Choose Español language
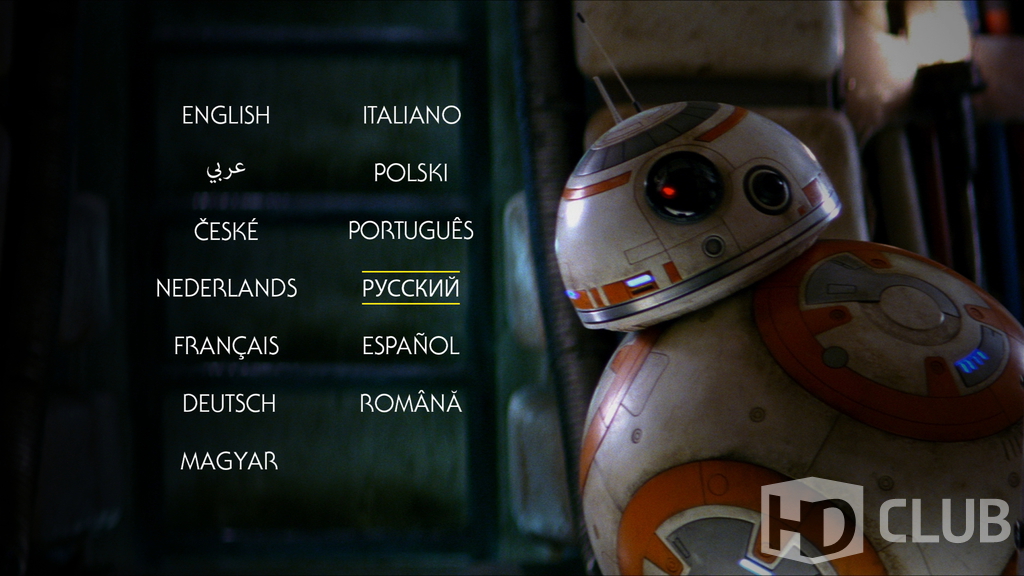Screen dimensions: 1024x576 pos(411,347)
